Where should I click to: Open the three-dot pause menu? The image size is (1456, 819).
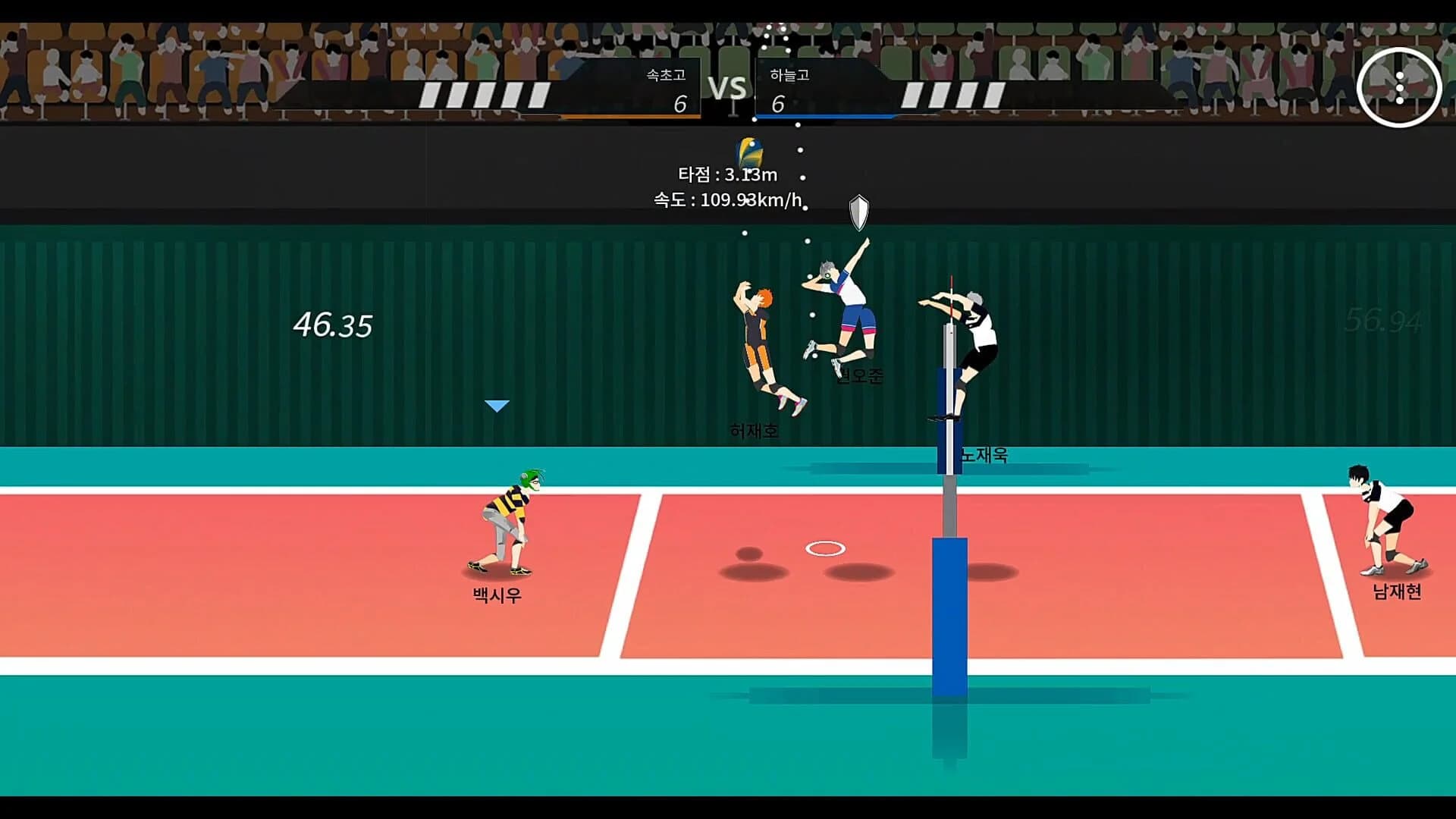pos(1399,87)
